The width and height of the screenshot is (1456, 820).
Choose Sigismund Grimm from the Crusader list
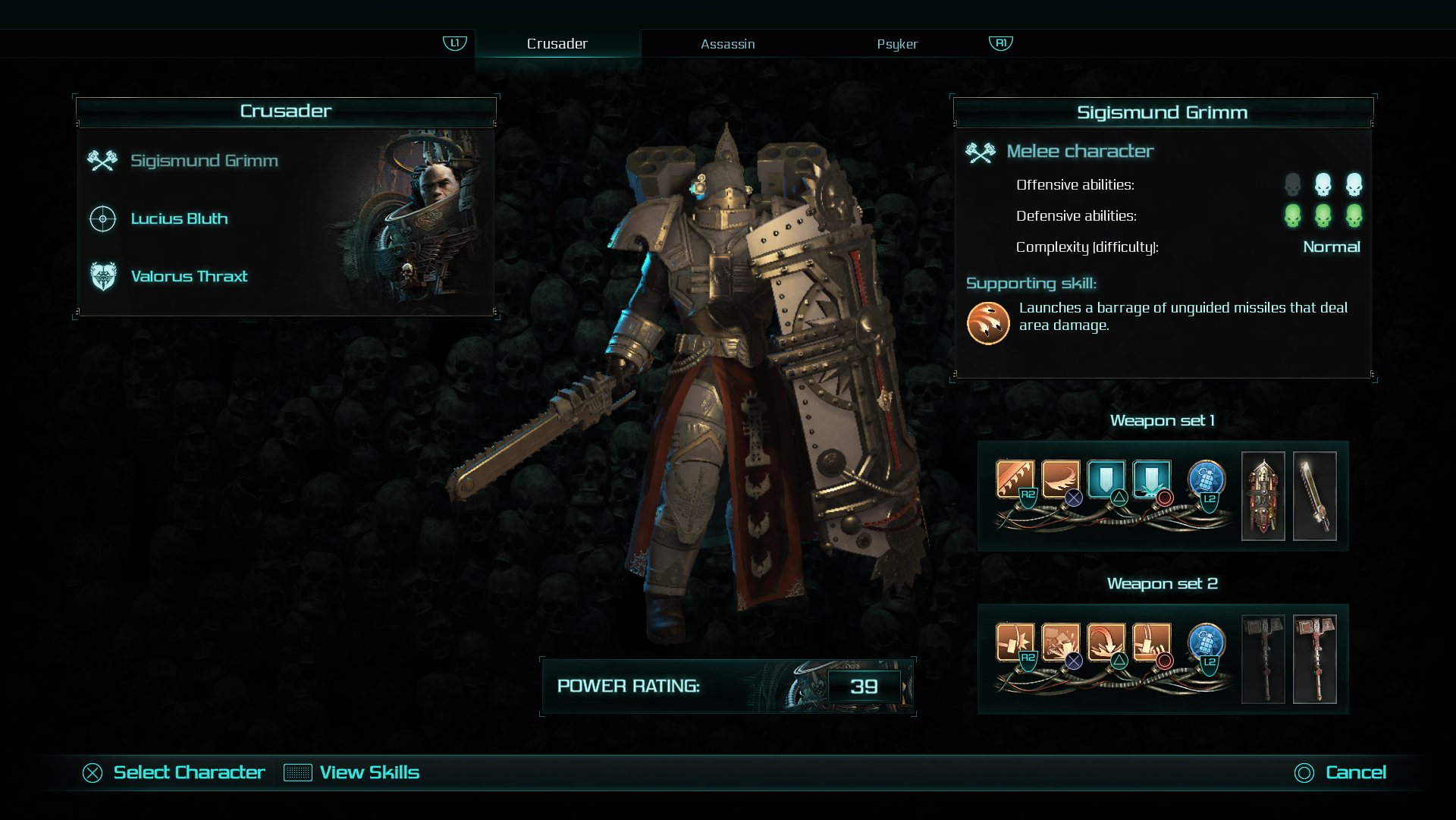click(x=204, y=161)
